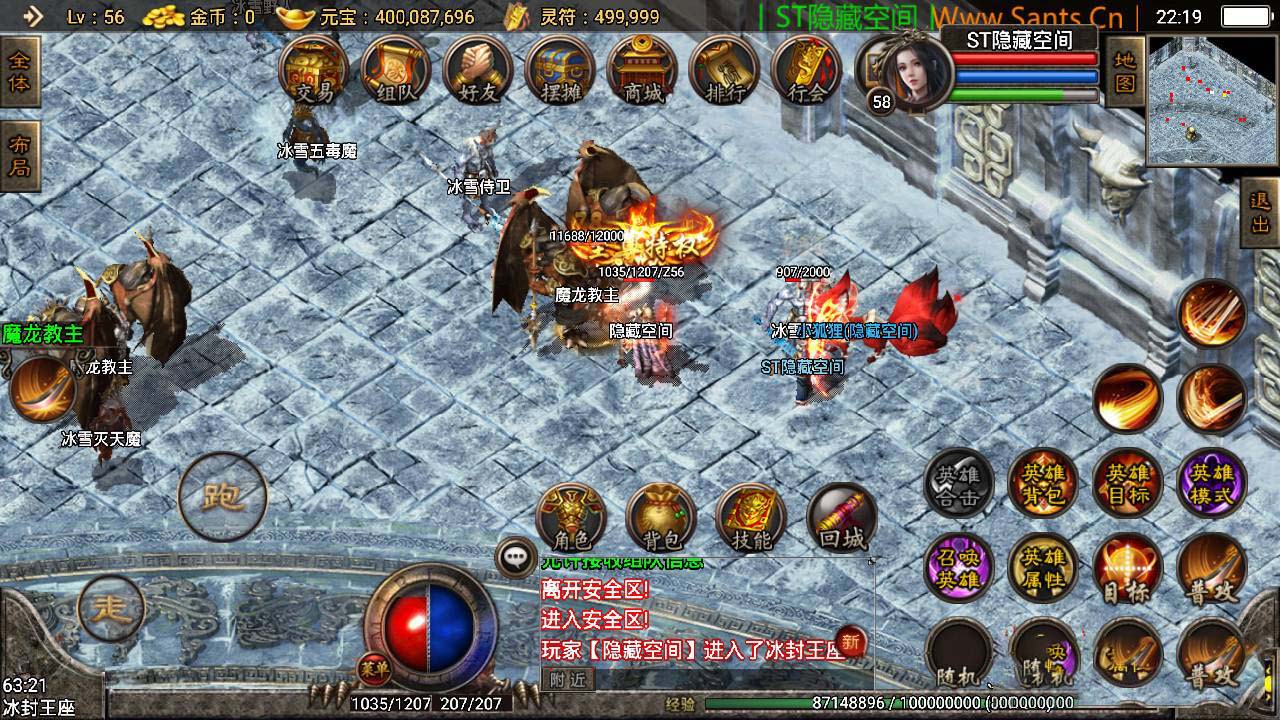Visit the 商城 shop
Viewport: 1280px width, 720px height.
click(x=643, y=72)
